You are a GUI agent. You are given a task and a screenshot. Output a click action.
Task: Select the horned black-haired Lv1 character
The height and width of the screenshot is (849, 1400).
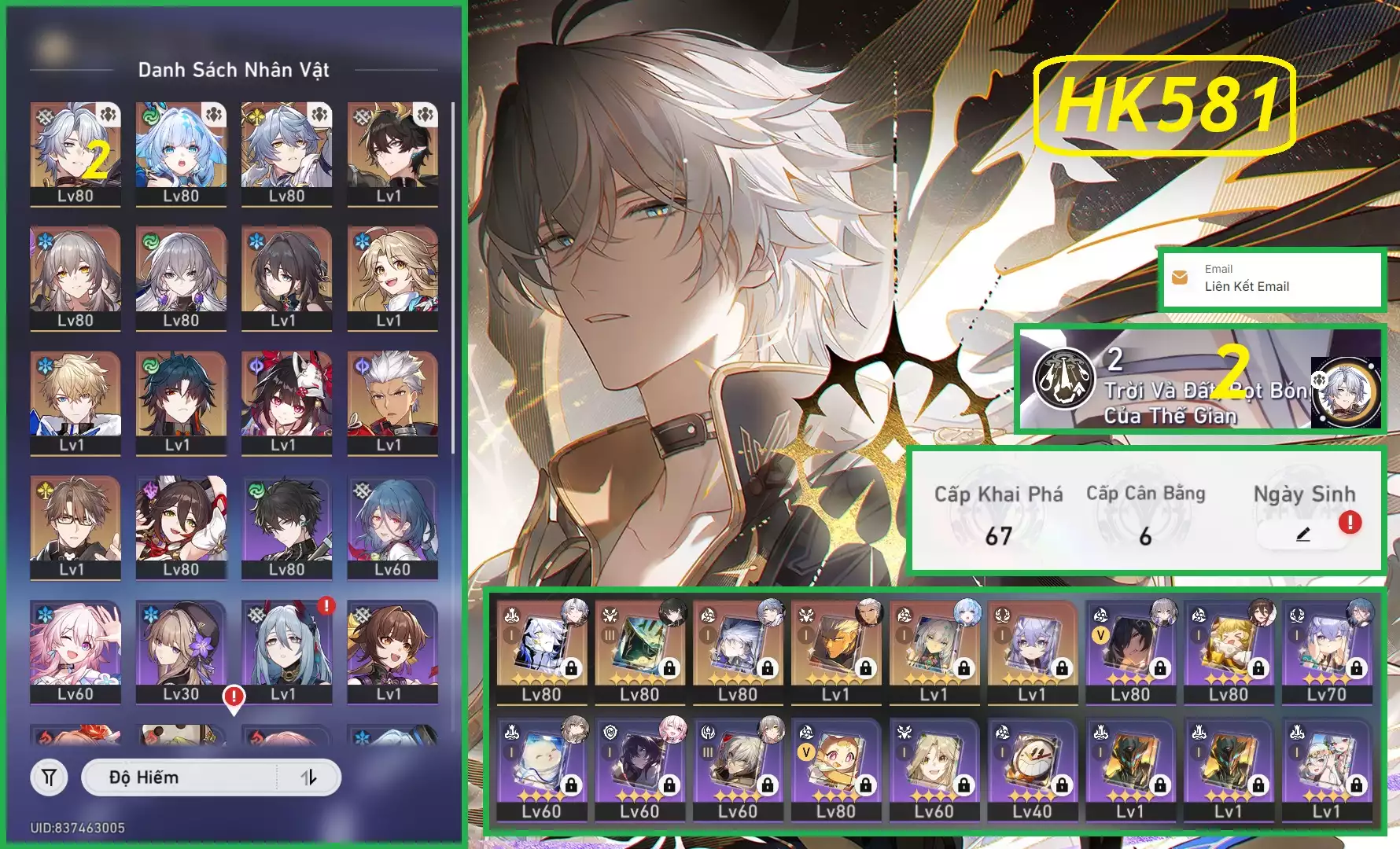coord(392,154)
